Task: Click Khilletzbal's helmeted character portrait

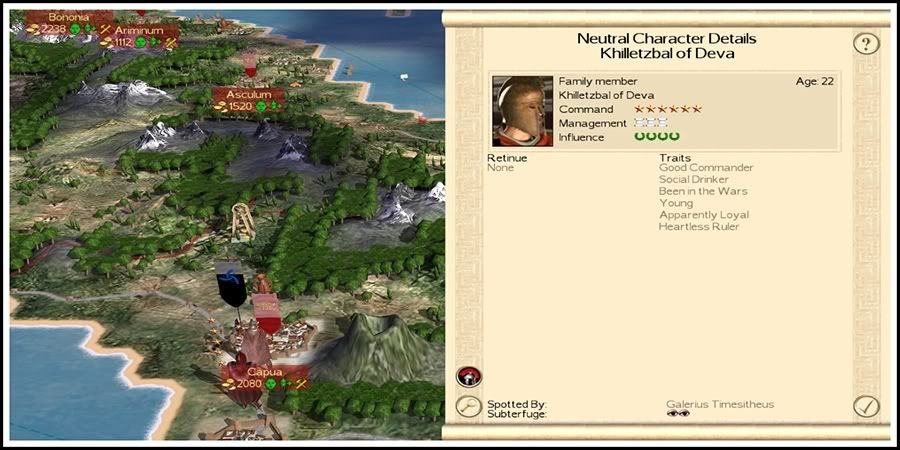Action: click(x=522, y=110)
